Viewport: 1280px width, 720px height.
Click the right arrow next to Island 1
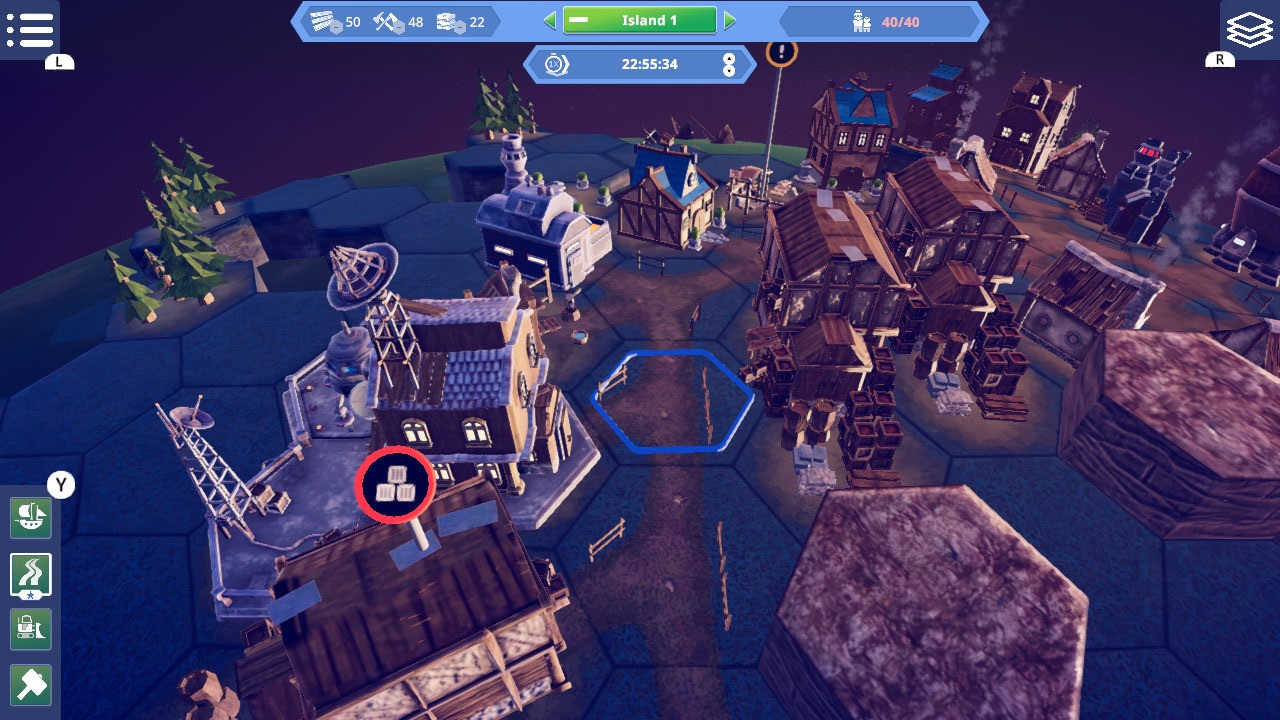(x=731, y=18)
